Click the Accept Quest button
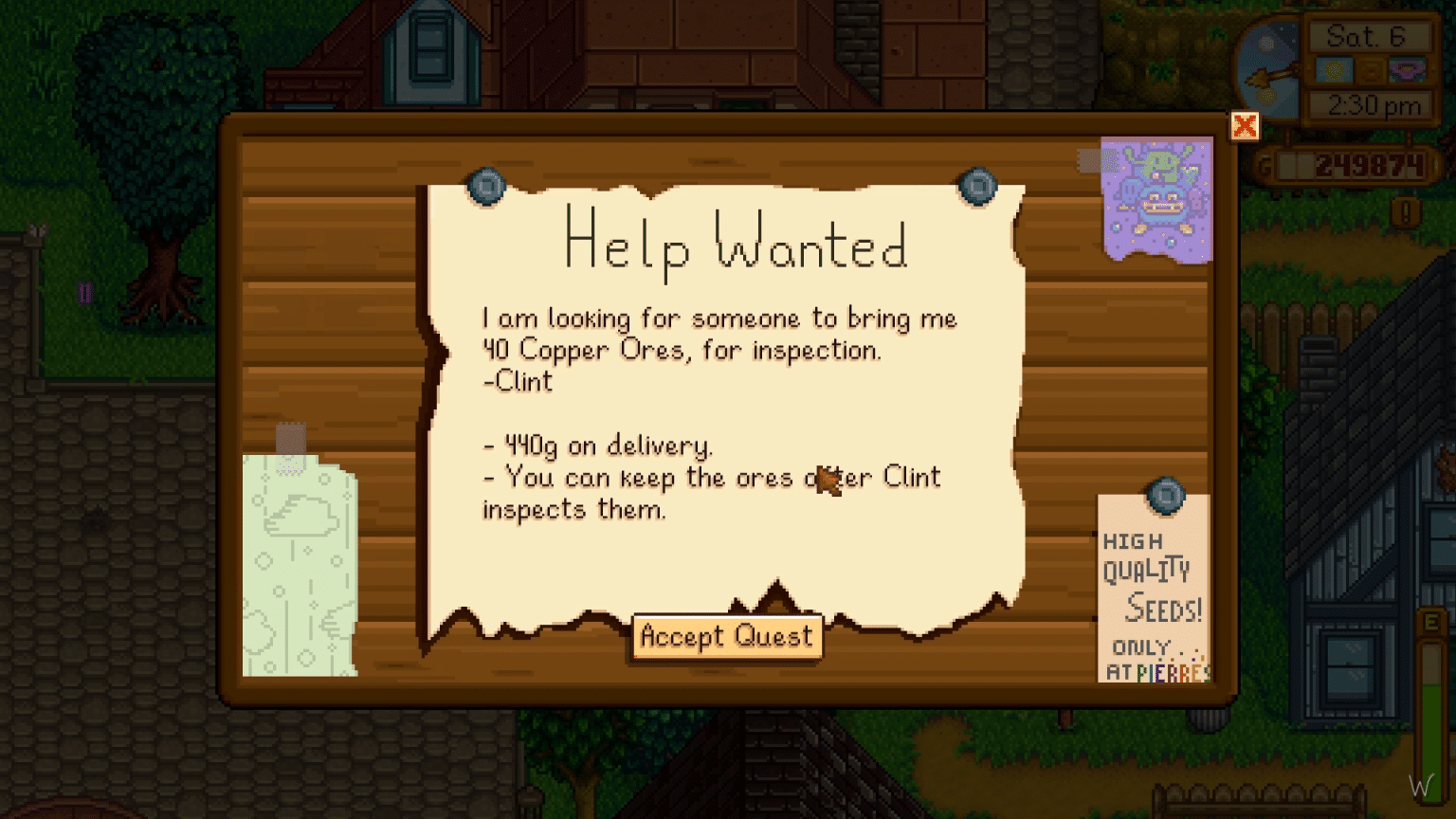This screenshot has height=819, width=1456. click(x=726, y=636)
